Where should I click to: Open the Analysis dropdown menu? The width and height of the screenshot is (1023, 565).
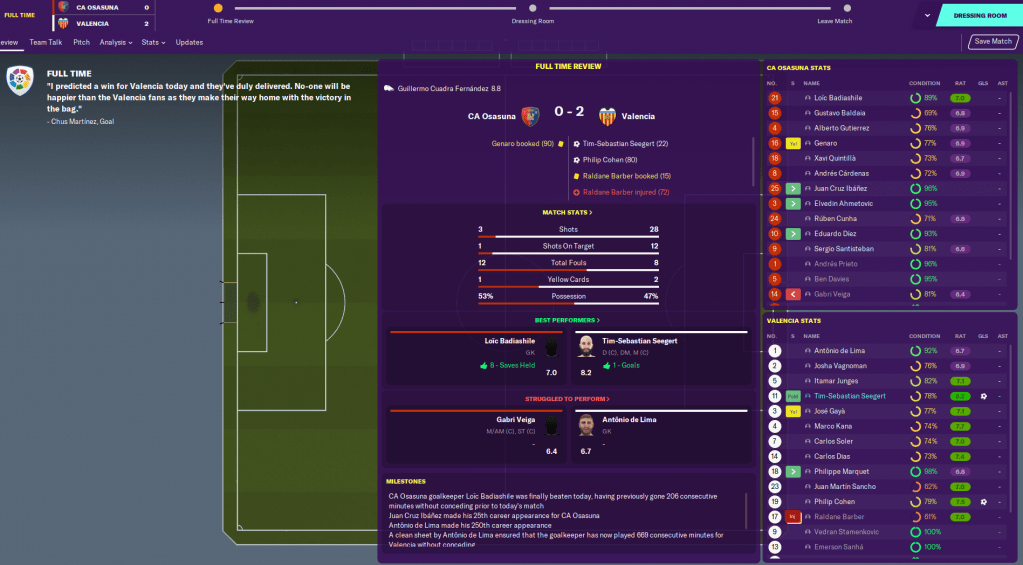pos(116,42)
